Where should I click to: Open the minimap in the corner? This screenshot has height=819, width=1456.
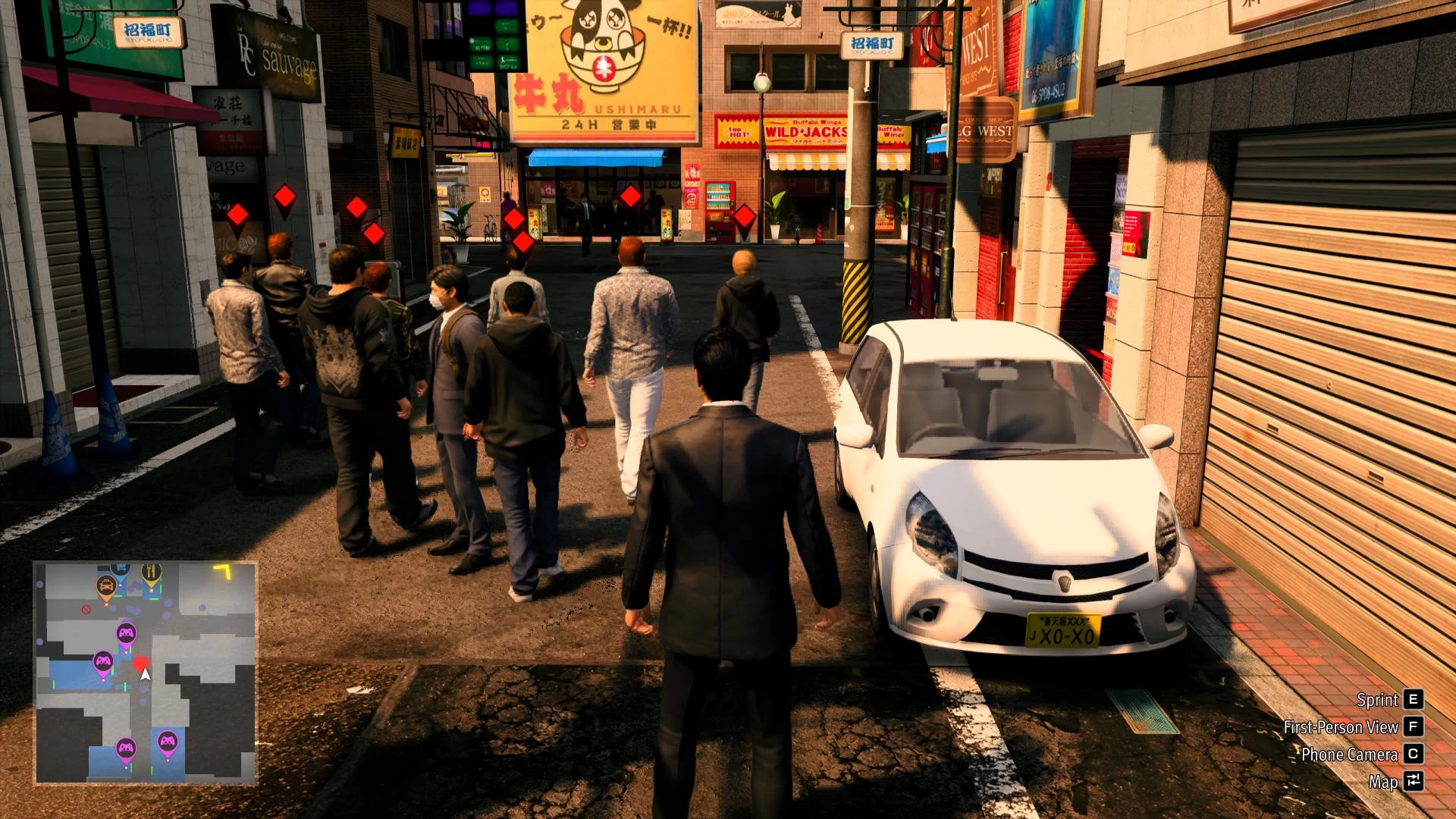coord(146,672)
